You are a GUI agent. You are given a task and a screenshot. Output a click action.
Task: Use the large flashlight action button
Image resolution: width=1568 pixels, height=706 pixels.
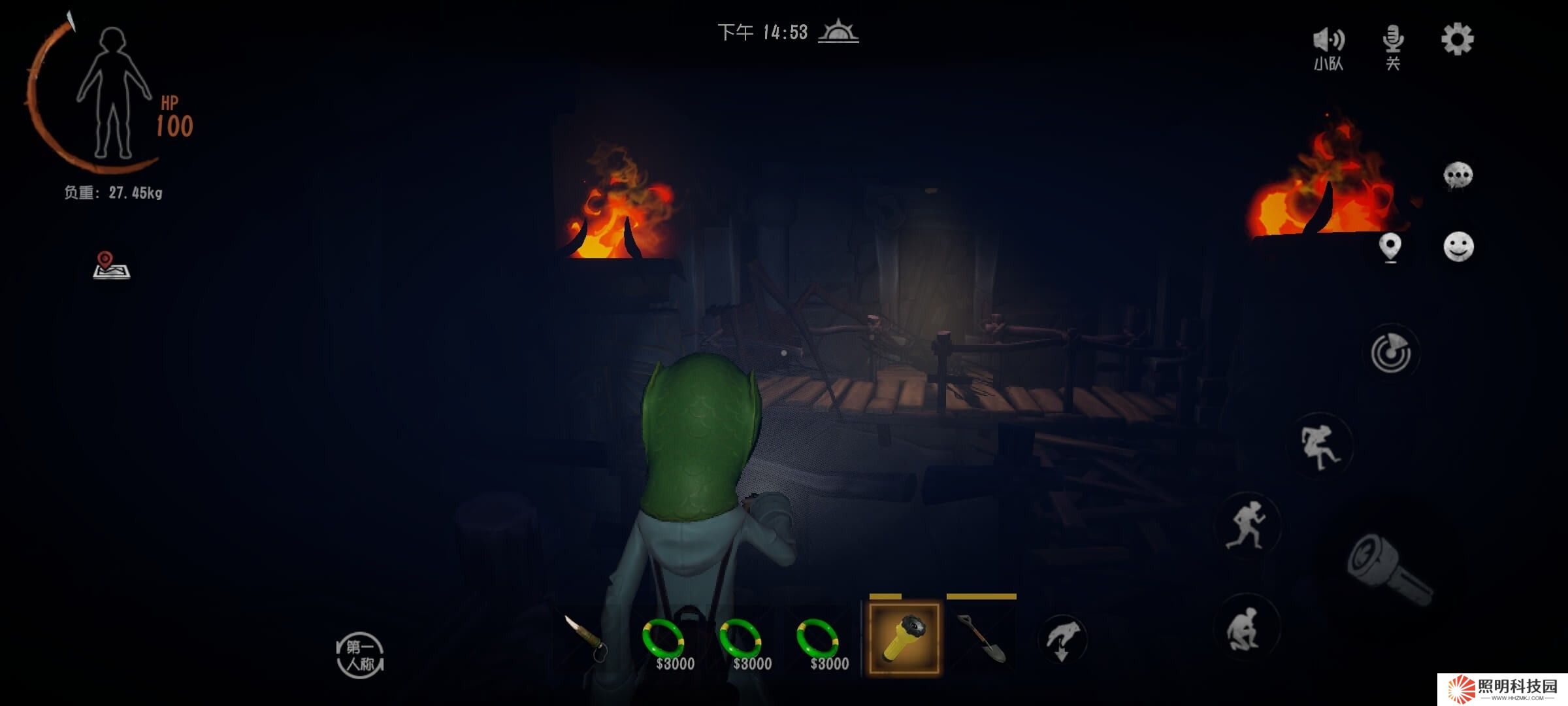coord(1388,570)
